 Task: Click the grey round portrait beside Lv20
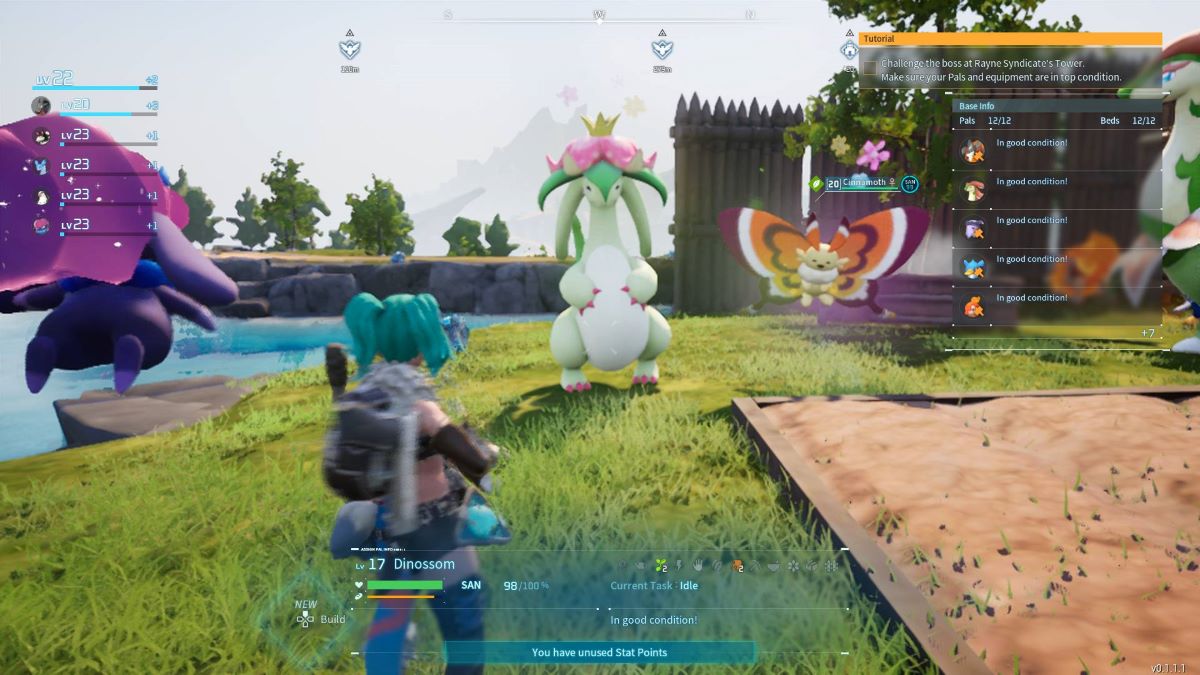41,105
